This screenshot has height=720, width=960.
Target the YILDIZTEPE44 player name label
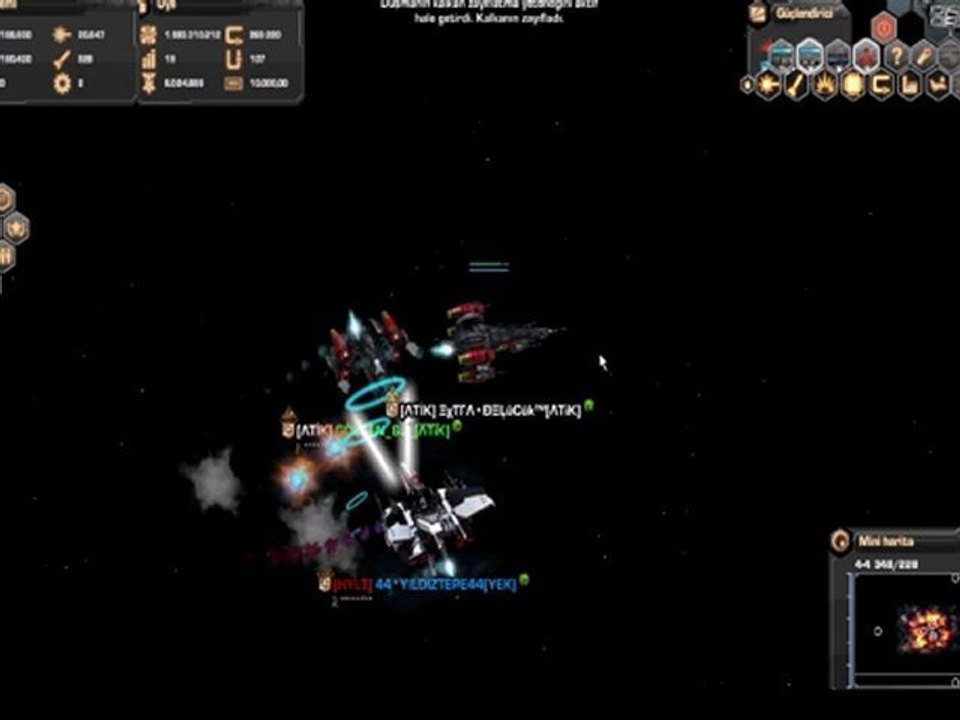click(445, 584)
